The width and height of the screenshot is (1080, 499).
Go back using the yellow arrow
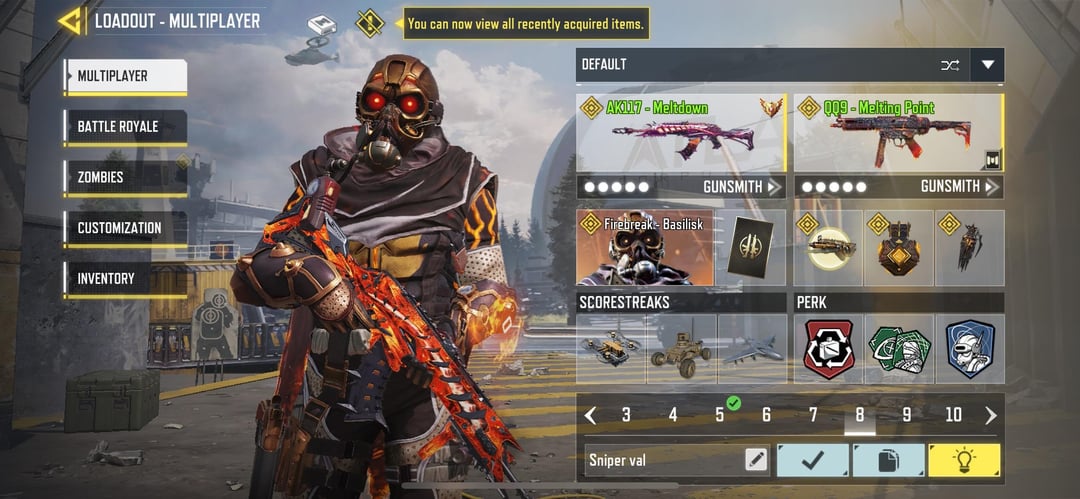click(x=70, y=21)
